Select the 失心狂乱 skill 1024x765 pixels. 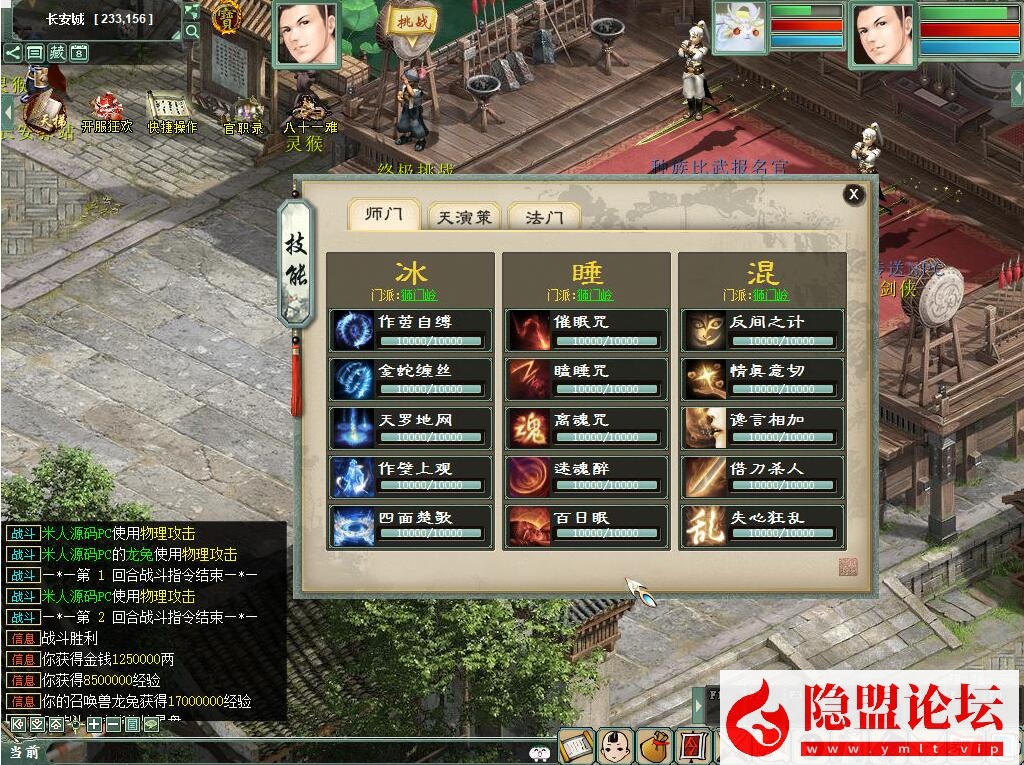point(762,525)
